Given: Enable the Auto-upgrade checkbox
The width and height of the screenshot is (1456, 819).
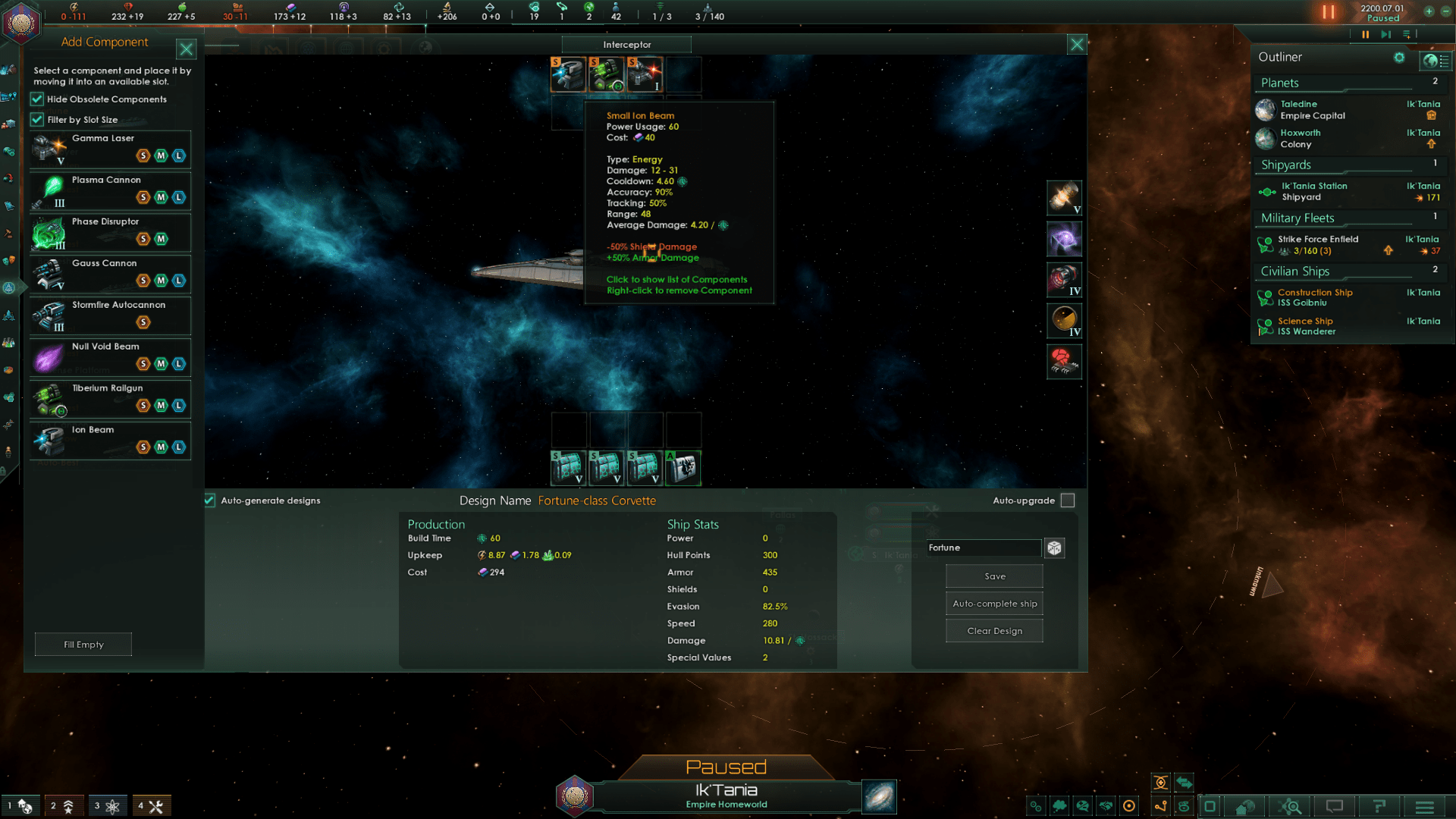Looking at the screenshot, I should [x=1068, y=500].
